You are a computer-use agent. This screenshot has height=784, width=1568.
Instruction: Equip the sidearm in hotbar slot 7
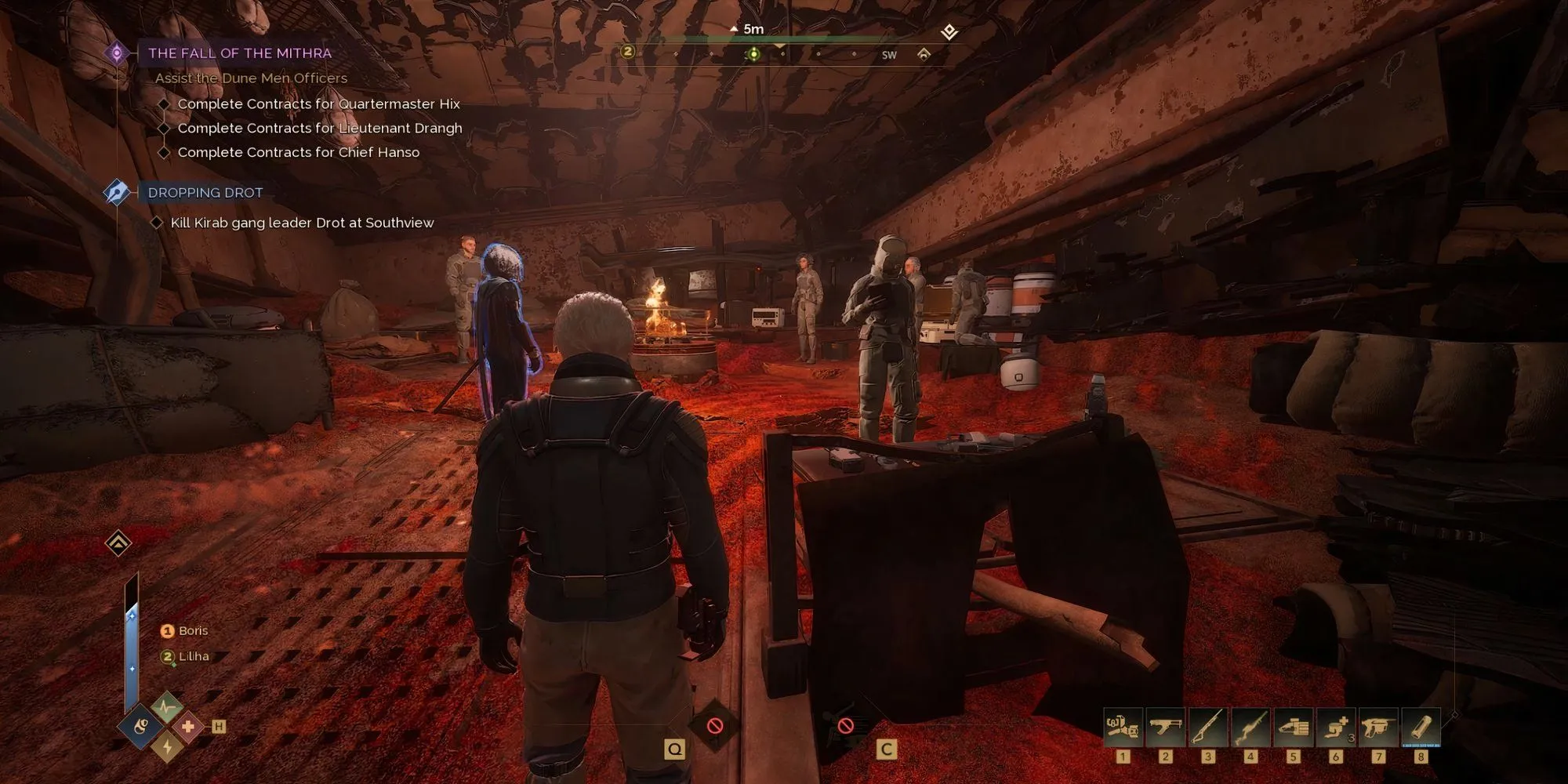[x=1378, y=728]
